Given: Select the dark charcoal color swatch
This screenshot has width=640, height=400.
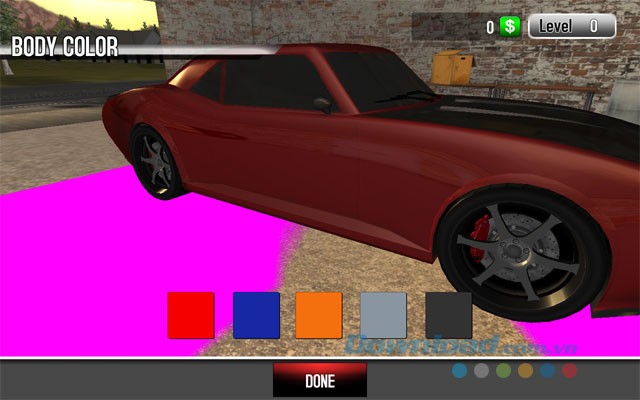Looking at the screenshot, I should [448, 315].
